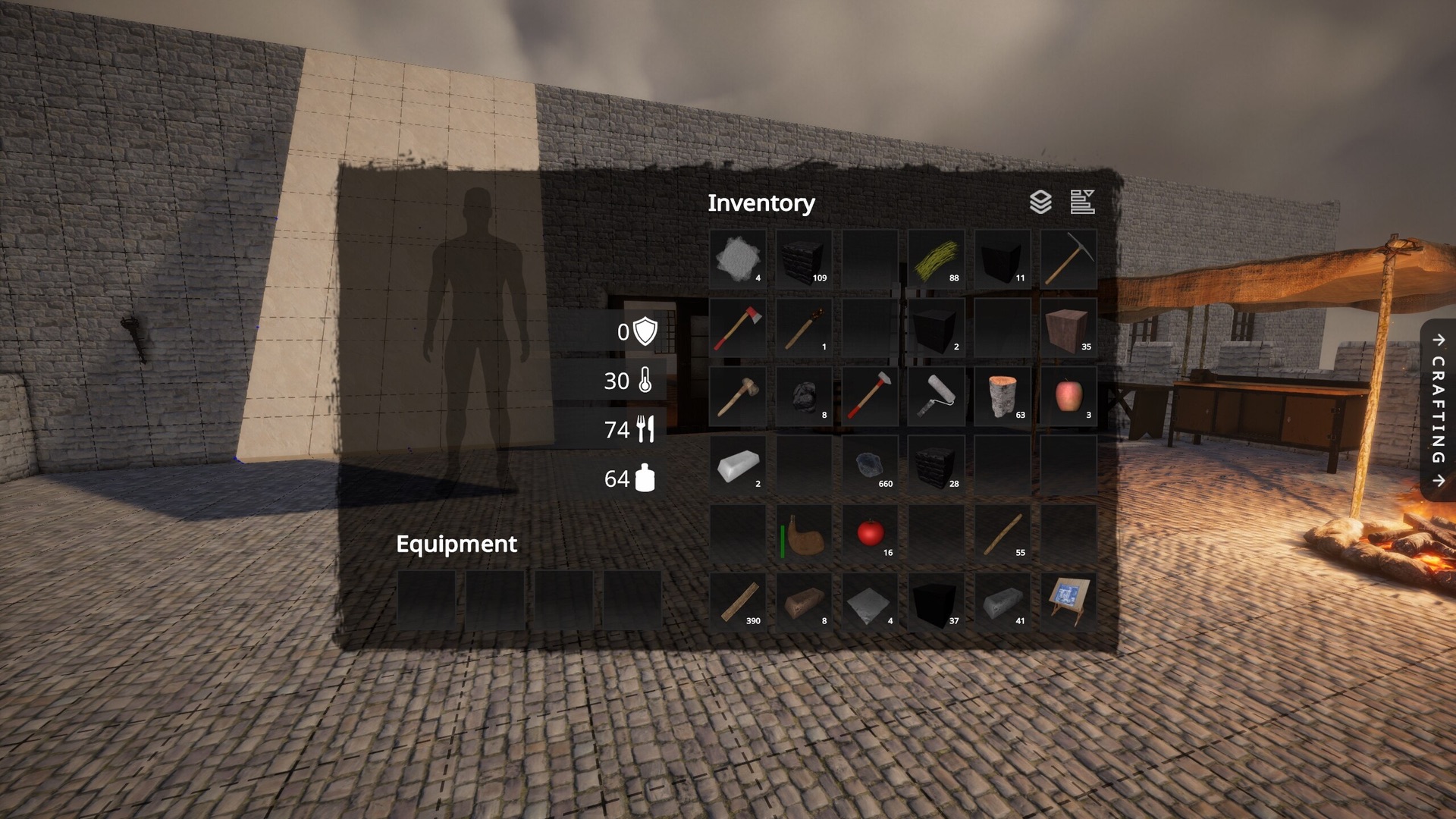Pick the brown wood block stack of 35
This screenshot has width=1456, height=819.
coord(1068,328)
